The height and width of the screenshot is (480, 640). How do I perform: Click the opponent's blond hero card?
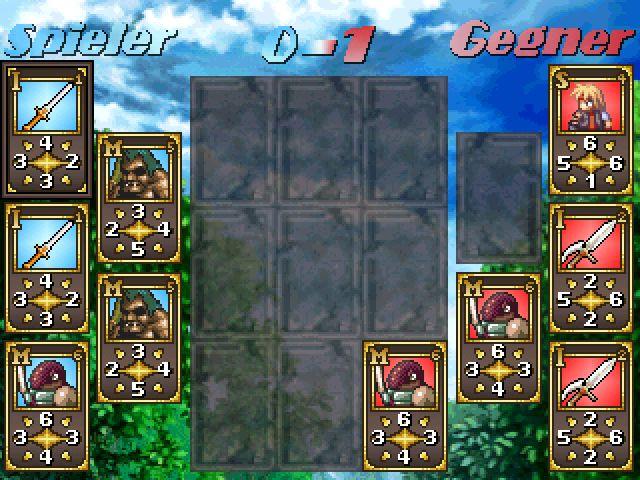pyautogui.click(x=589, y=129)
